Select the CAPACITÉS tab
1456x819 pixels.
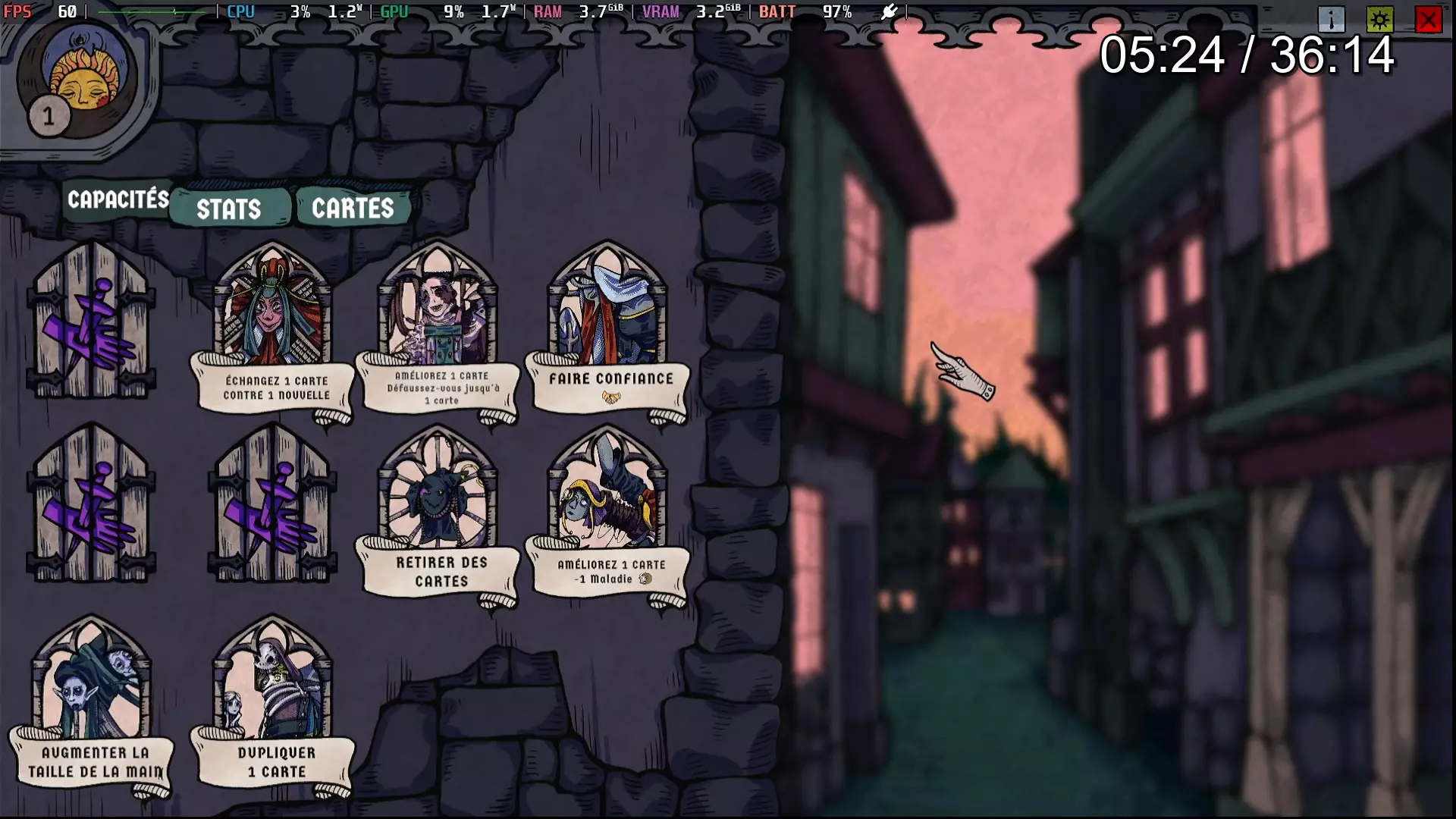118,199
